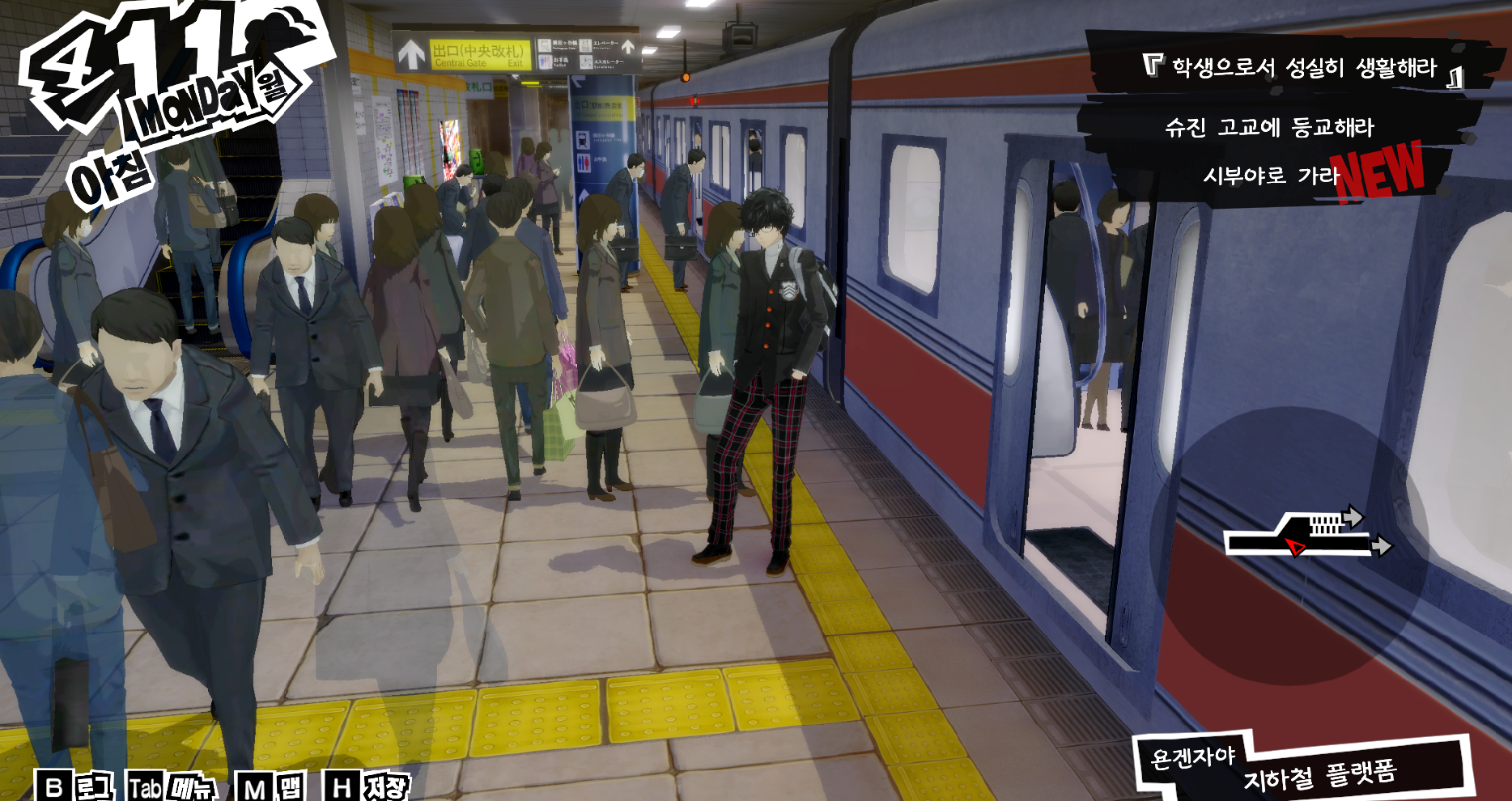The image size is (1512, 801).
Task: Show the 맵 map button
Action: pyautogui.click(x=272, y=786)
